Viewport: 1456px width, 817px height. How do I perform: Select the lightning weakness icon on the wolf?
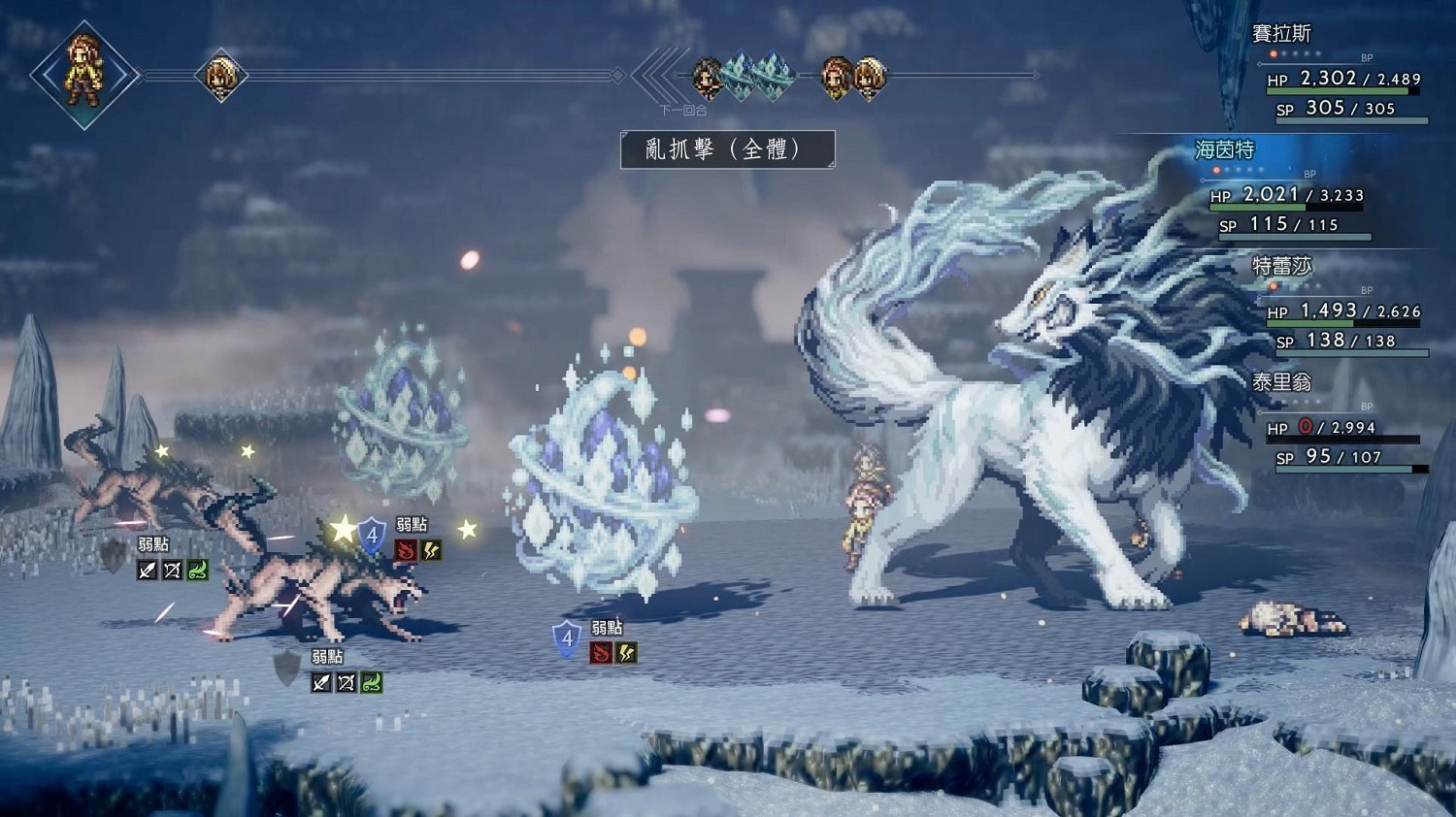(x=431, y=551)
